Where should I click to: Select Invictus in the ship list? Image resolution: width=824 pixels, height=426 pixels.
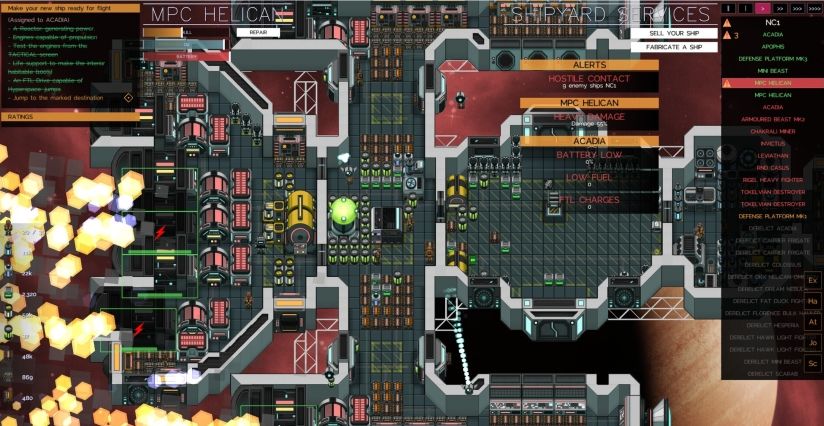point(772,143)
